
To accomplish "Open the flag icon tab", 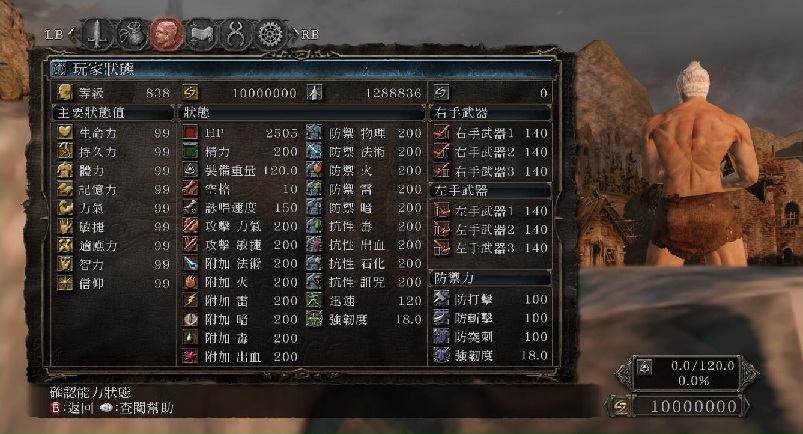I will 198,35.
